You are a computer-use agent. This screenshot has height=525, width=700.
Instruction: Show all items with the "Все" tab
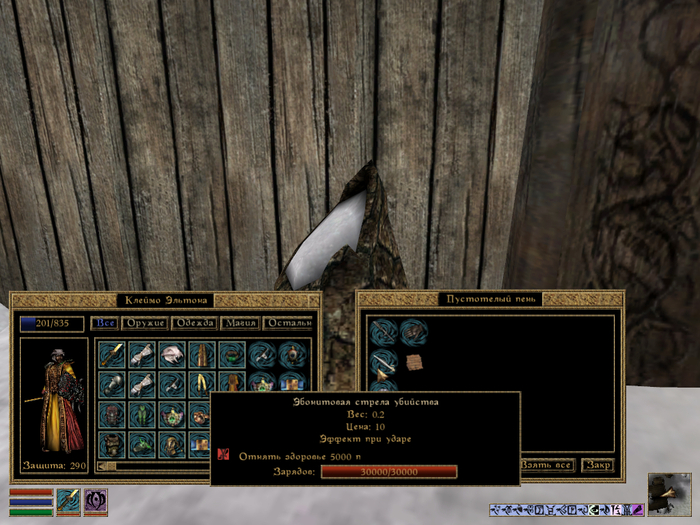[x=105, y=323]
